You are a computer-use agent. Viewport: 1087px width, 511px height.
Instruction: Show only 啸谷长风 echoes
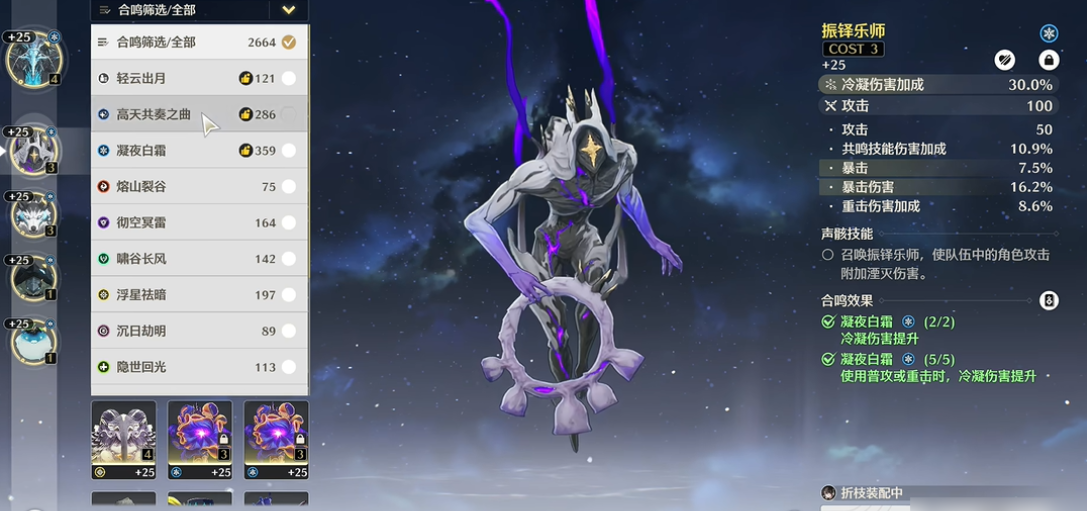(199, 259)
